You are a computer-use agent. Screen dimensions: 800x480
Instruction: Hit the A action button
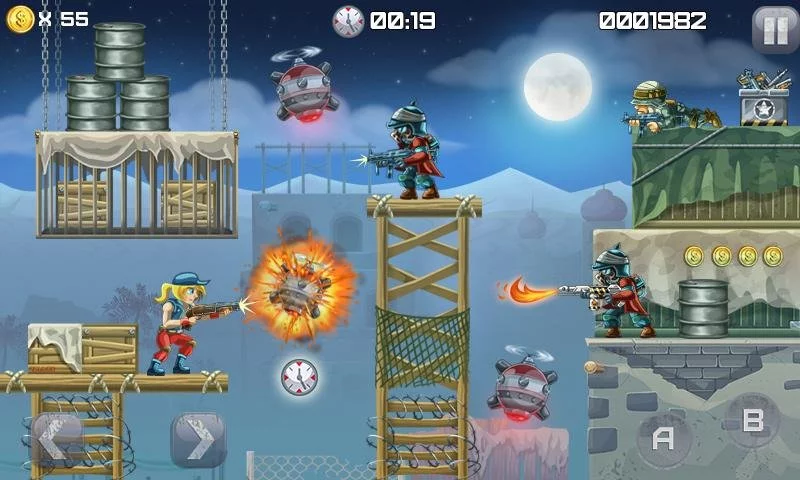click(x=664, y=438)
